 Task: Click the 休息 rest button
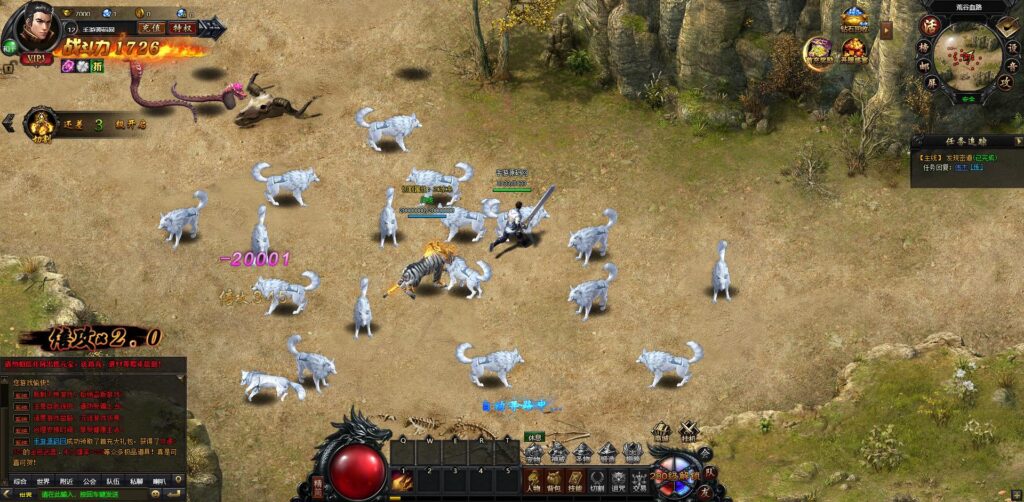coord(535,436)
